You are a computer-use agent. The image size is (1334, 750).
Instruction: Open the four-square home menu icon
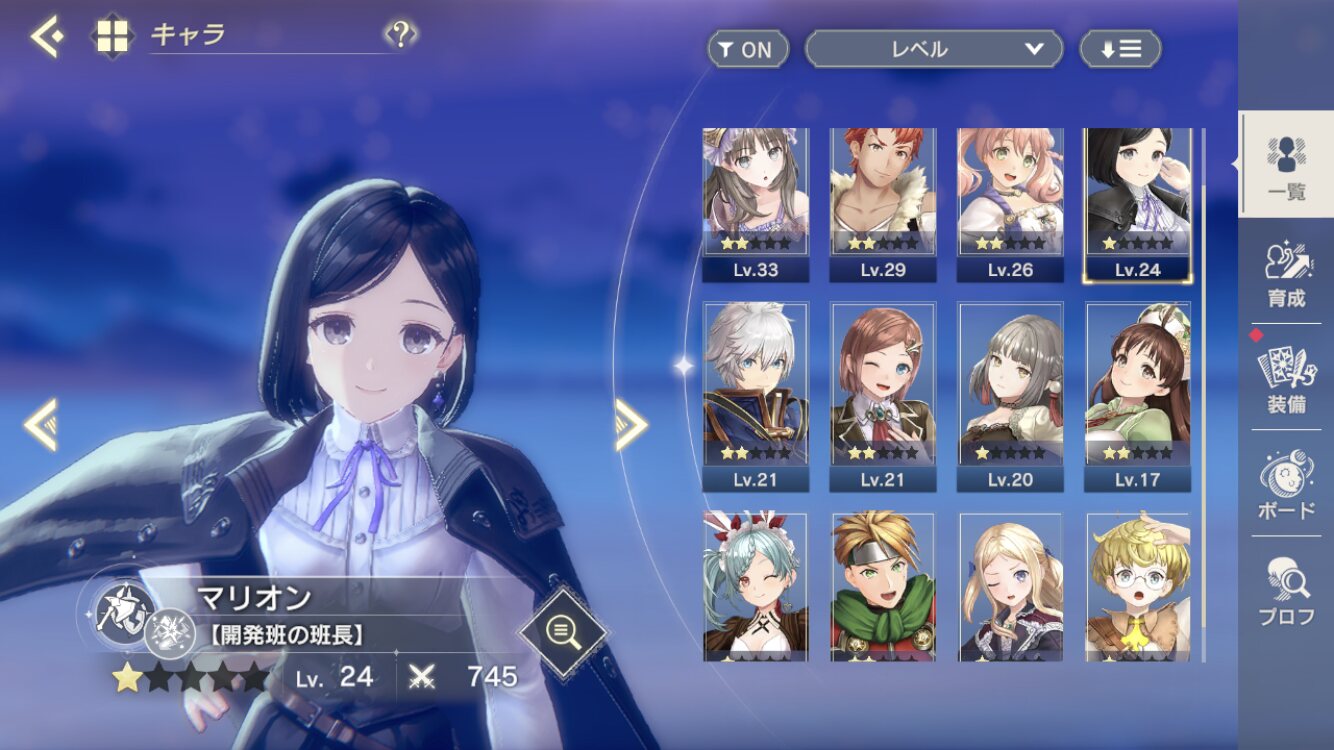(x=111, y=37)
